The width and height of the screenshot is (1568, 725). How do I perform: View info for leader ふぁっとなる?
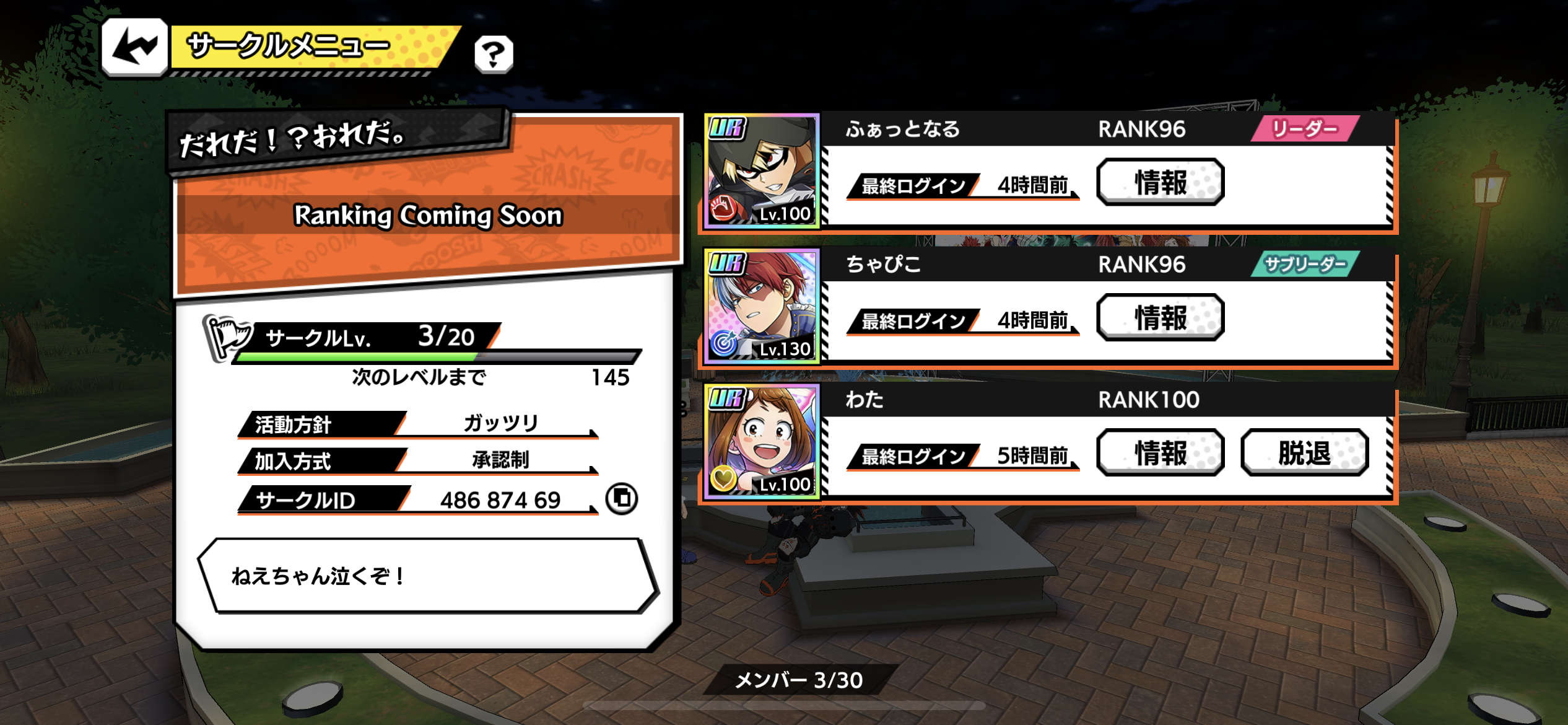(x=1160, y=182)
